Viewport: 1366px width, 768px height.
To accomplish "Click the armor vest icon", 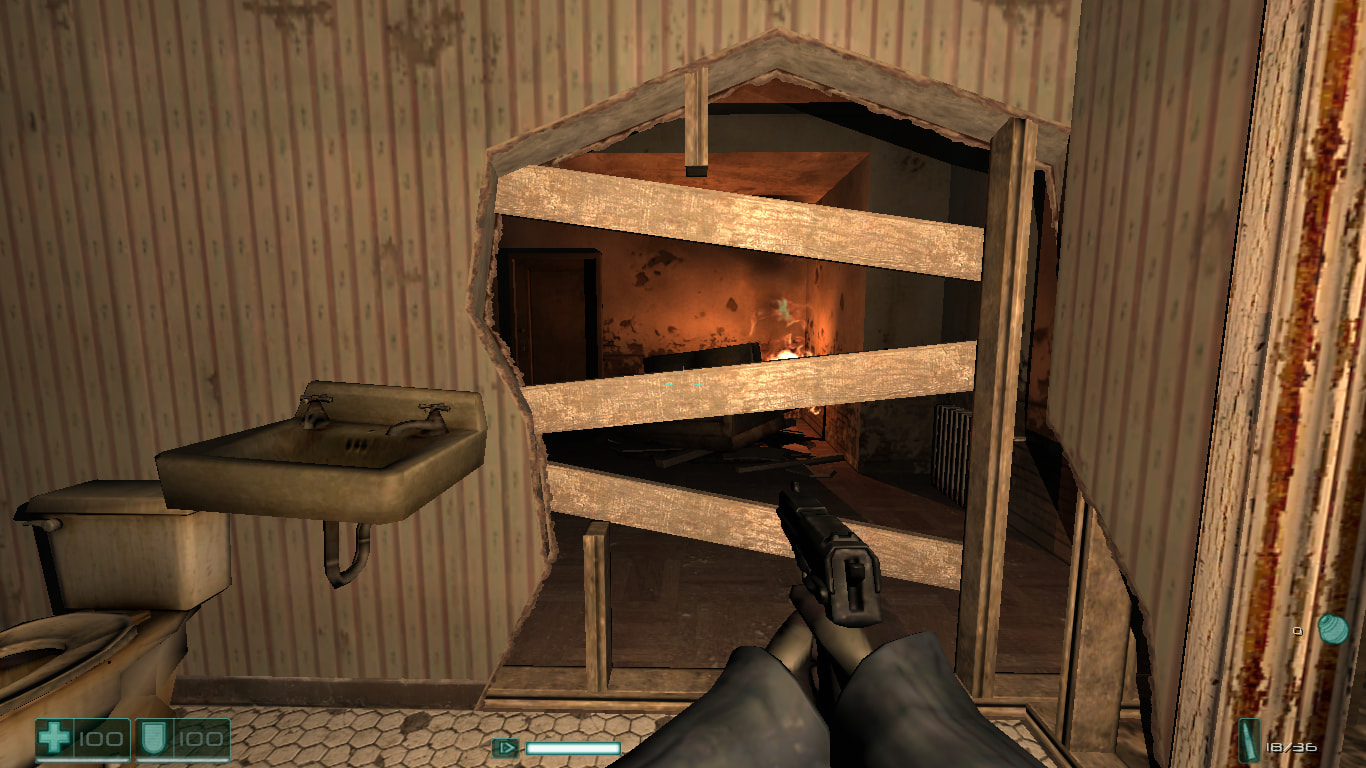I will click(x=153, y=740).
